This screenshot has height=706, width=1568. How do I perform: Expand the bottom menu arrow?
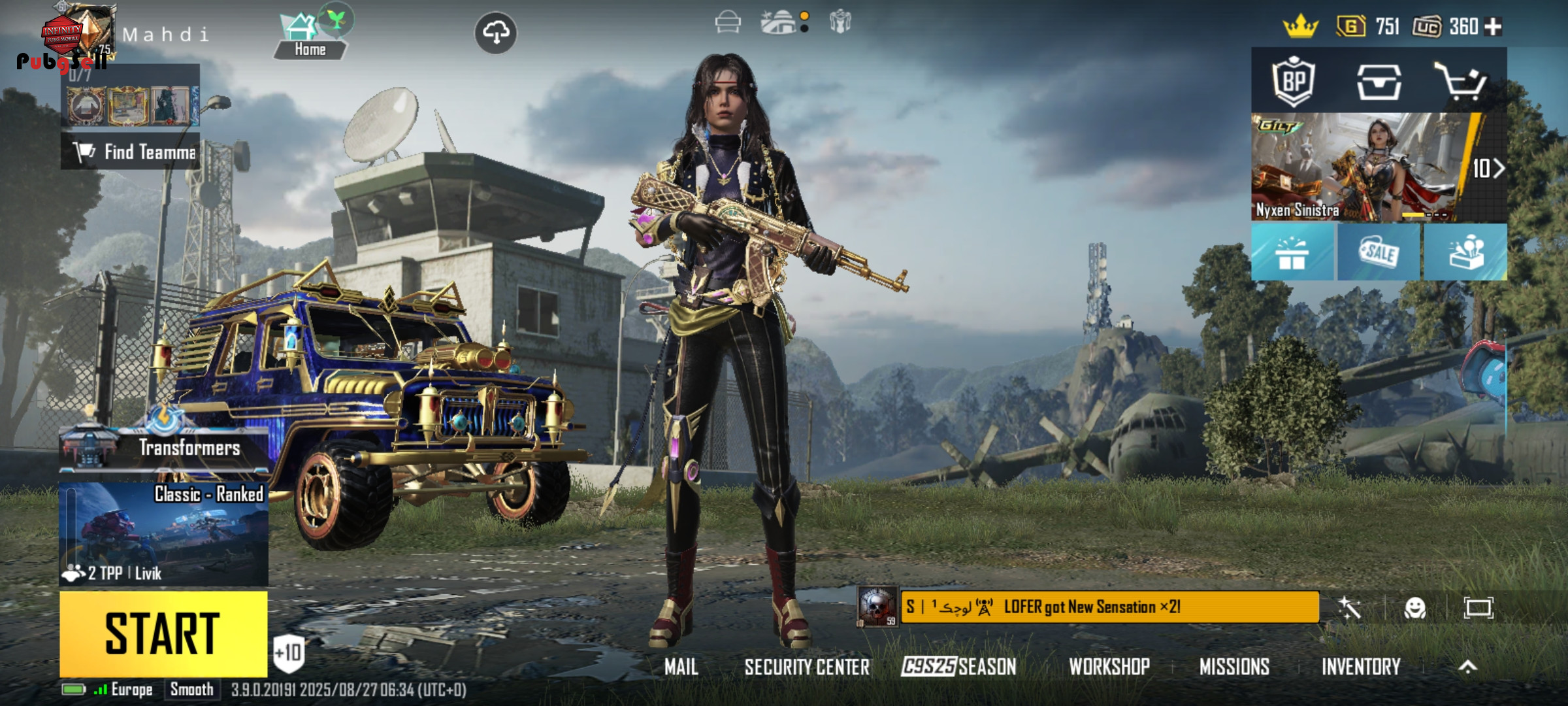click(x=1467, y=667)
